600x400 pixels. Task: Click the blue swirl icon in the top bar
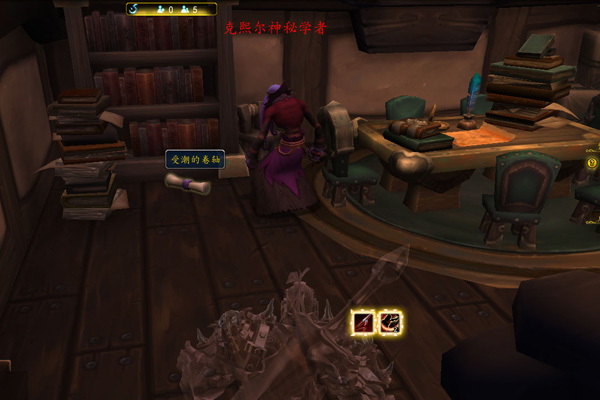(134, 9)
